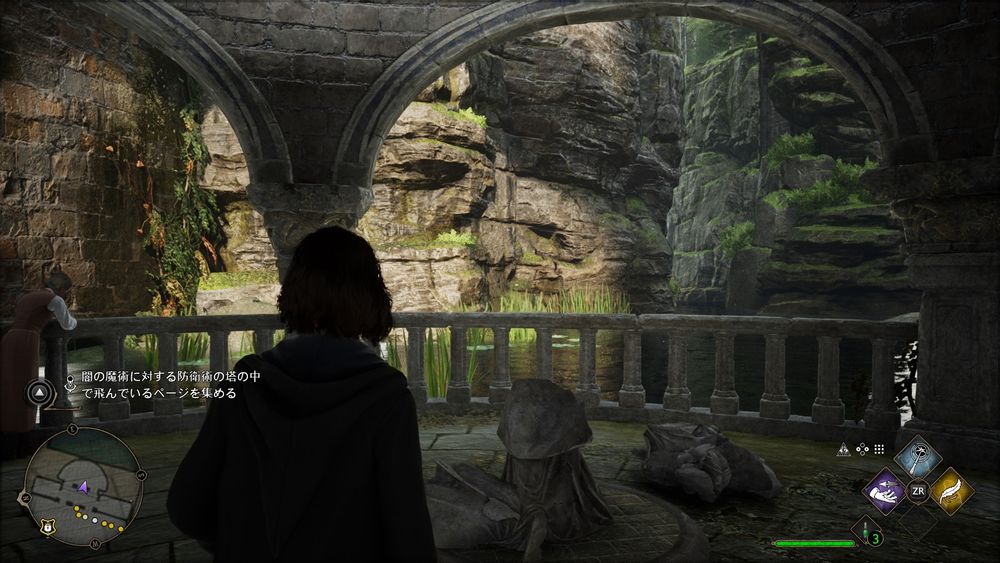Use the yellow feather levitation spell
The width and height of the screenshot is (1000, 563).
950,491
